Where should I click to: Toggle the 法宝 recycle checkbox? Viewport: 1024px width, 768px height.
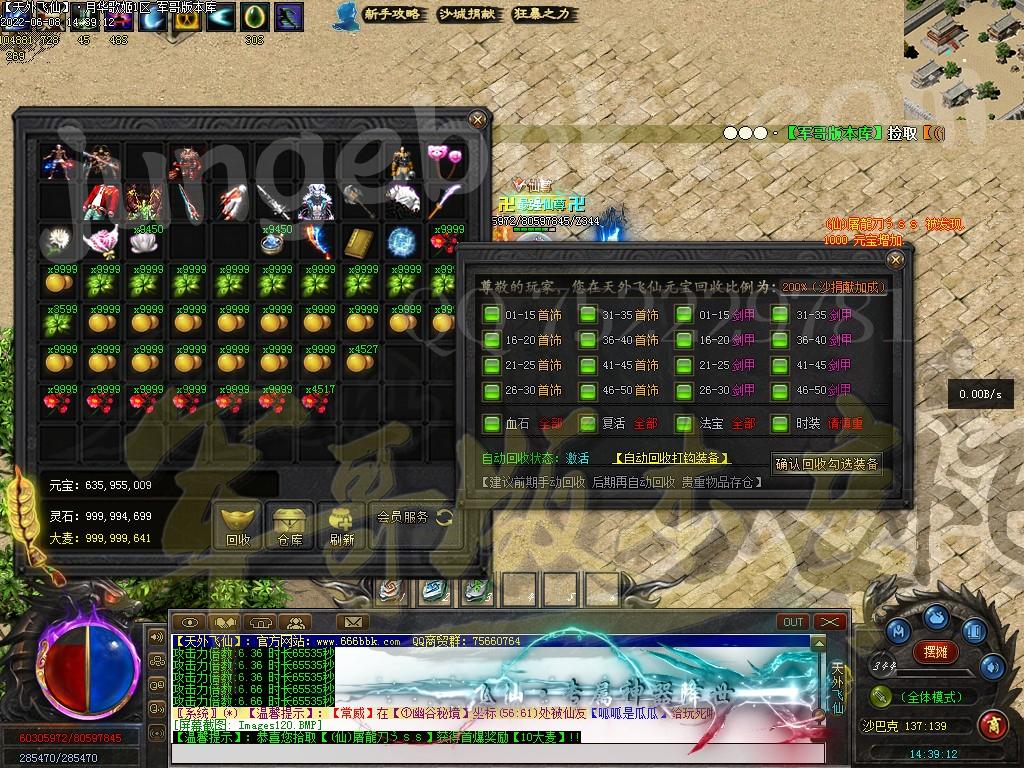(684, 424)
